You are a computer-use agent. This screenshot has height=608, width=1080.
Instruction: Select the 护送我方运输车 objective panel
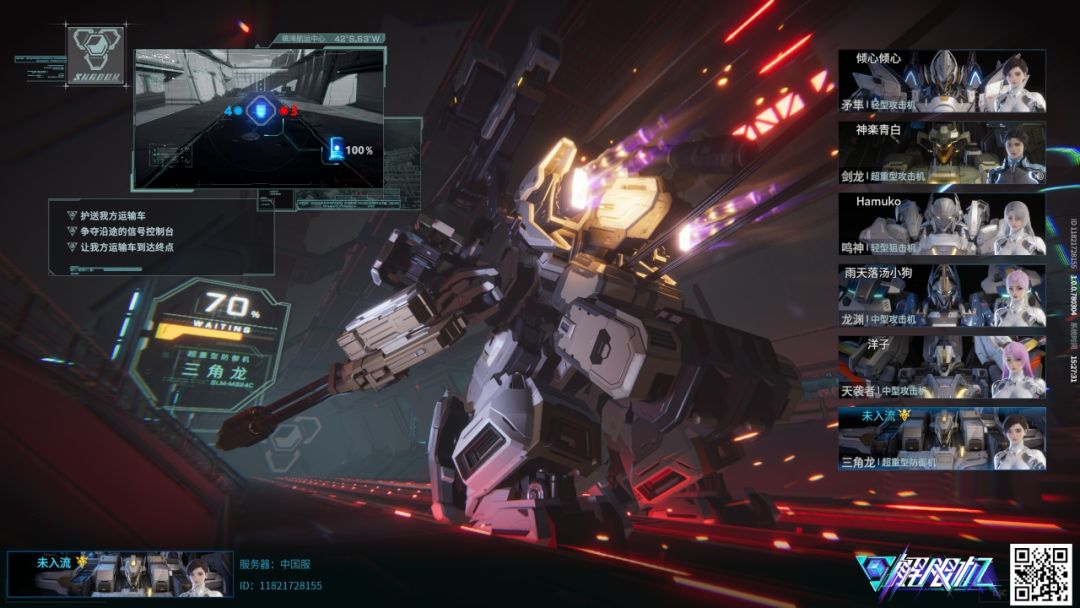coord(160,236)
